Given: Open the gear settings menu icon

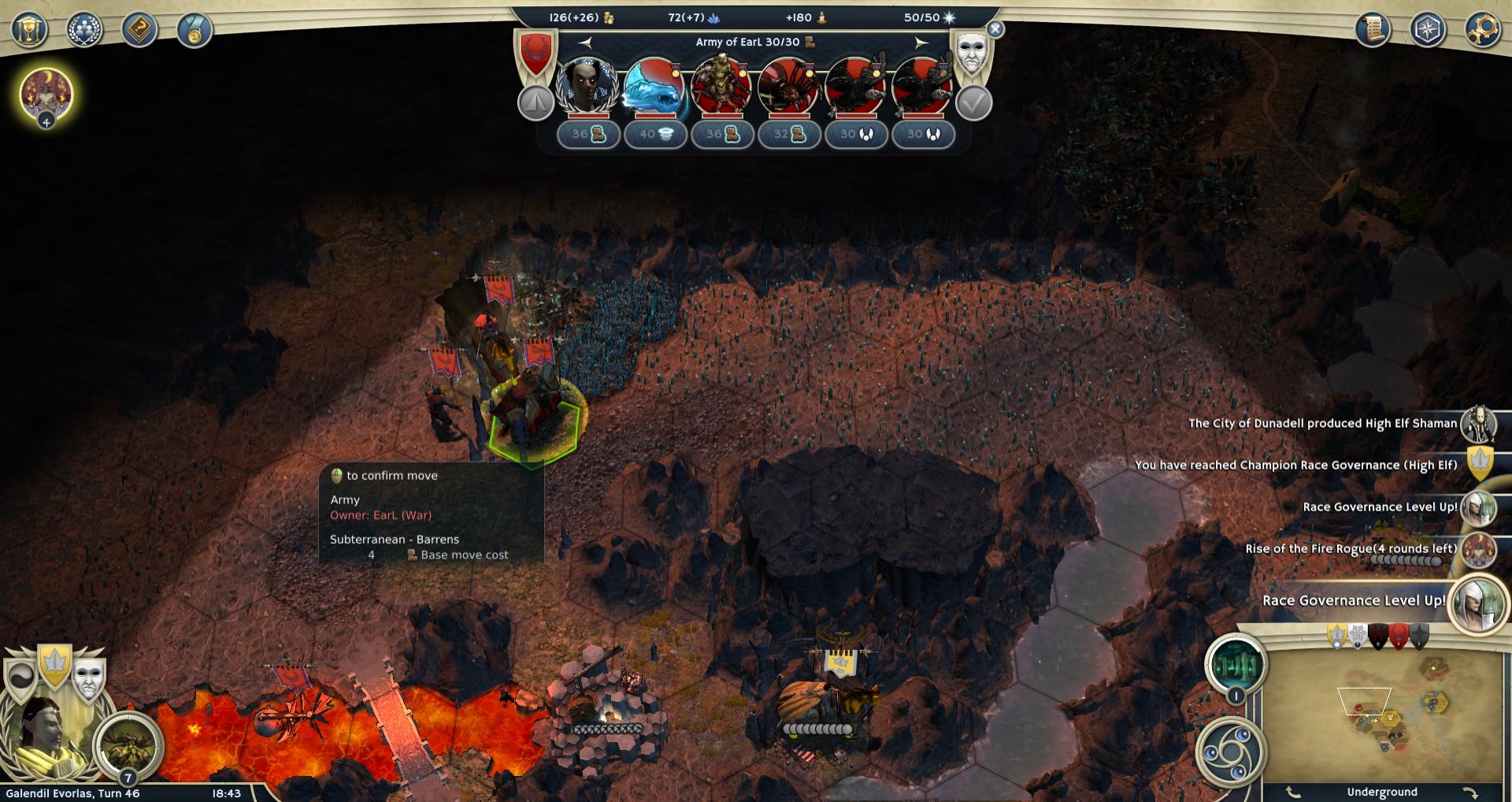Looking at the screenshot, I should pos(1482,31).
